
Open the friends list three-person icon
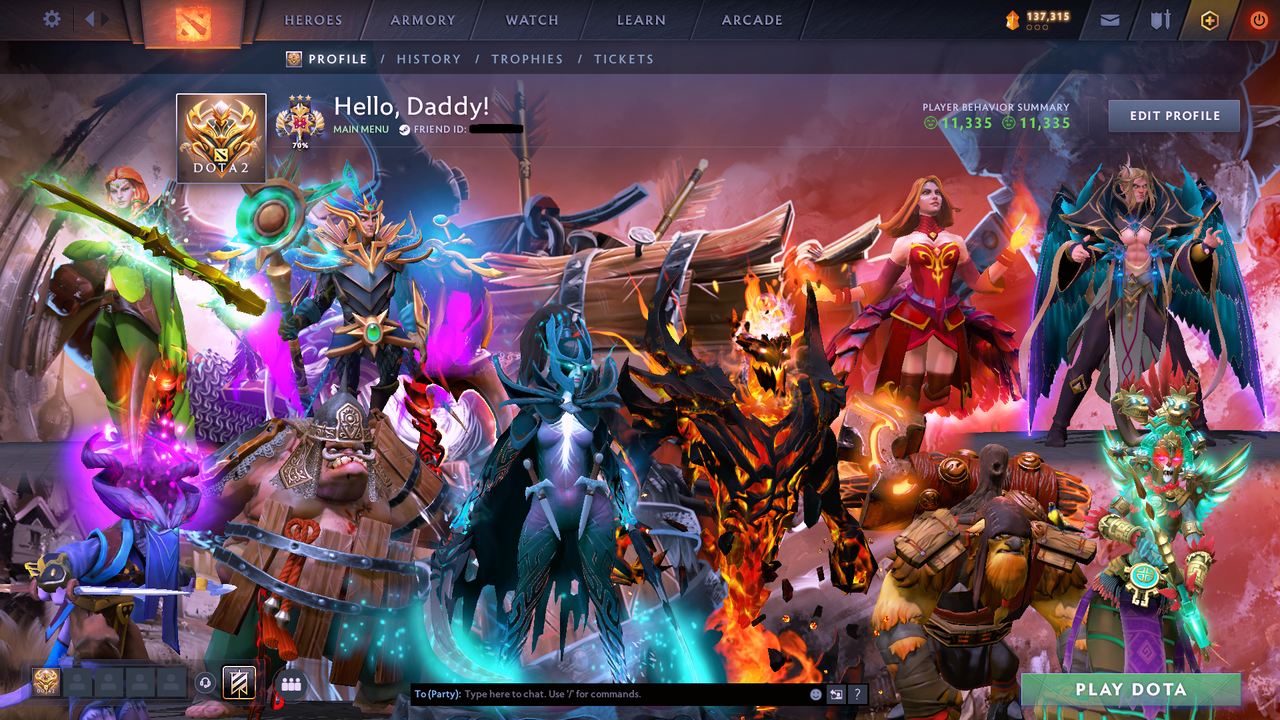[289, 685]
